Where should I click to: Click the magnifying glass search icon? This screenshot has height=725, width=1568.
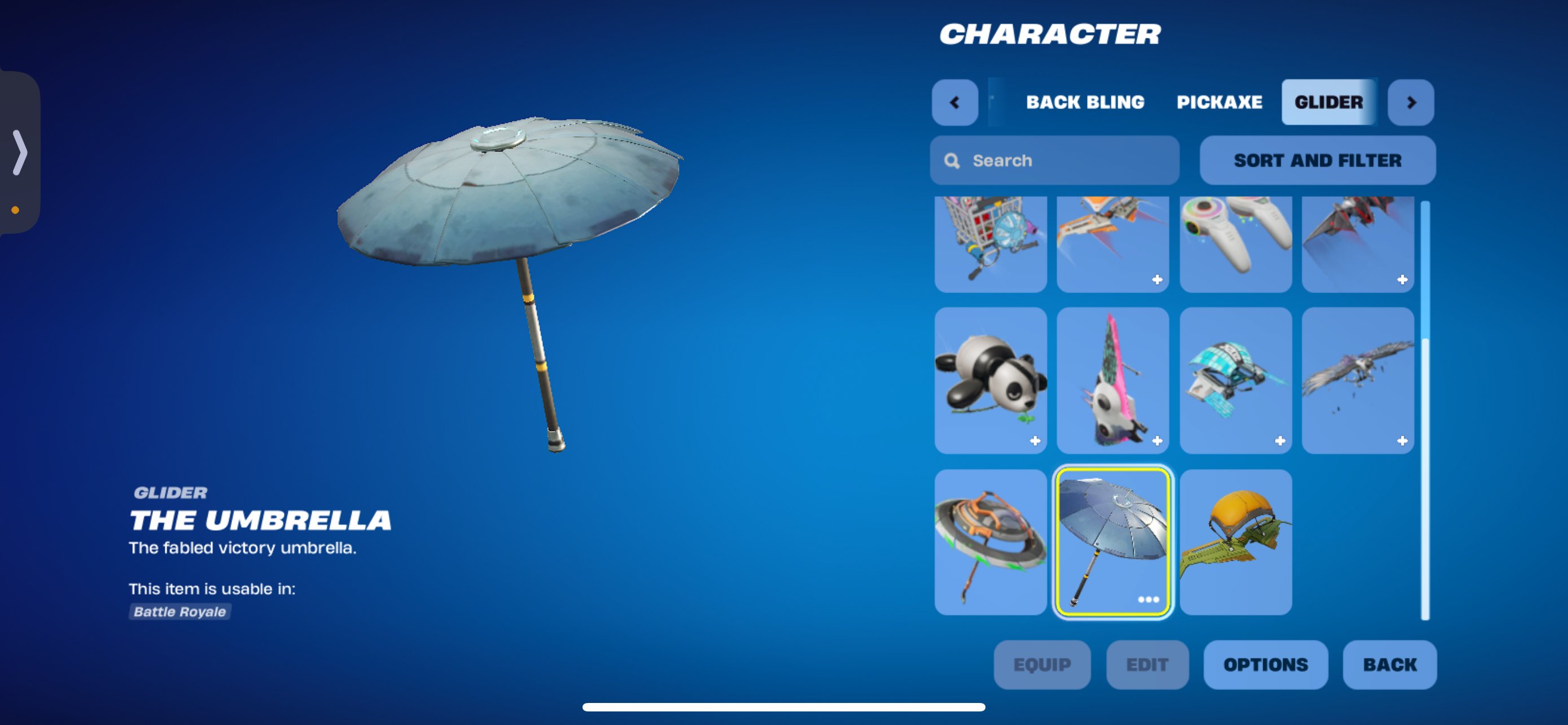953,160
